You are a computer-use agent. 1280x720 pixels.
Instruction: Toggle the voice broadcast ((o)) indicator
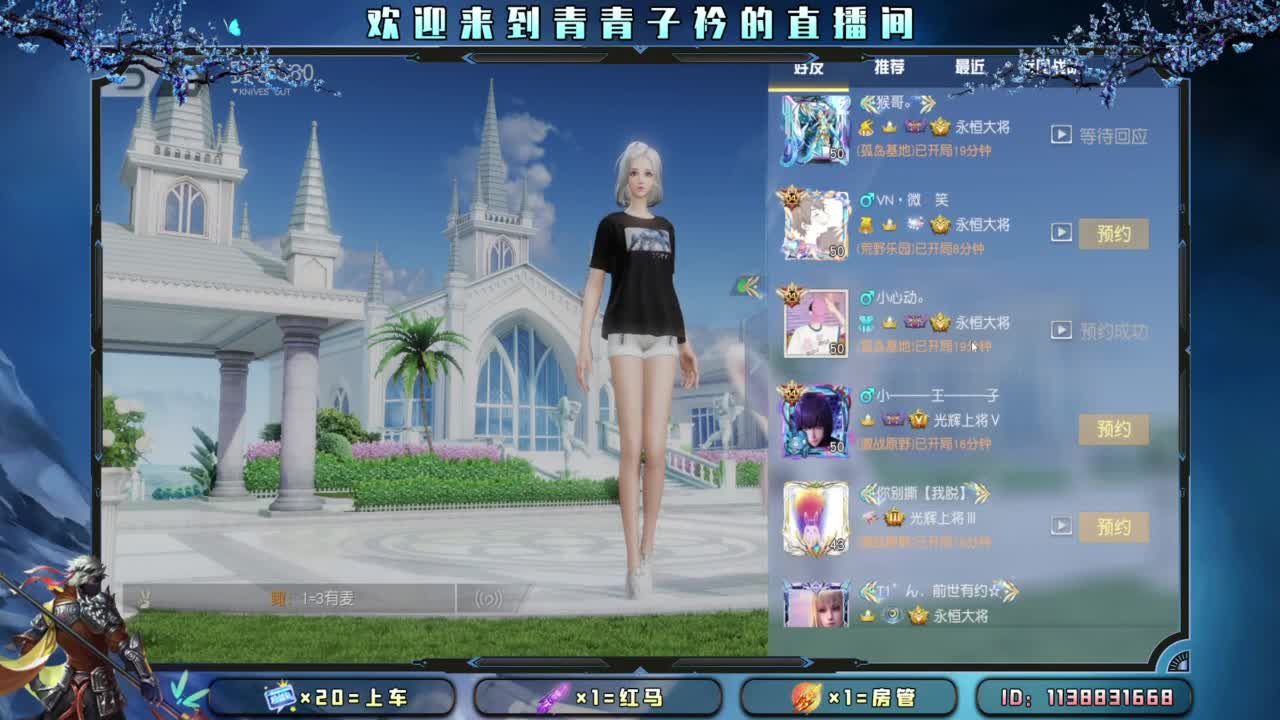(x=488, y=597)
